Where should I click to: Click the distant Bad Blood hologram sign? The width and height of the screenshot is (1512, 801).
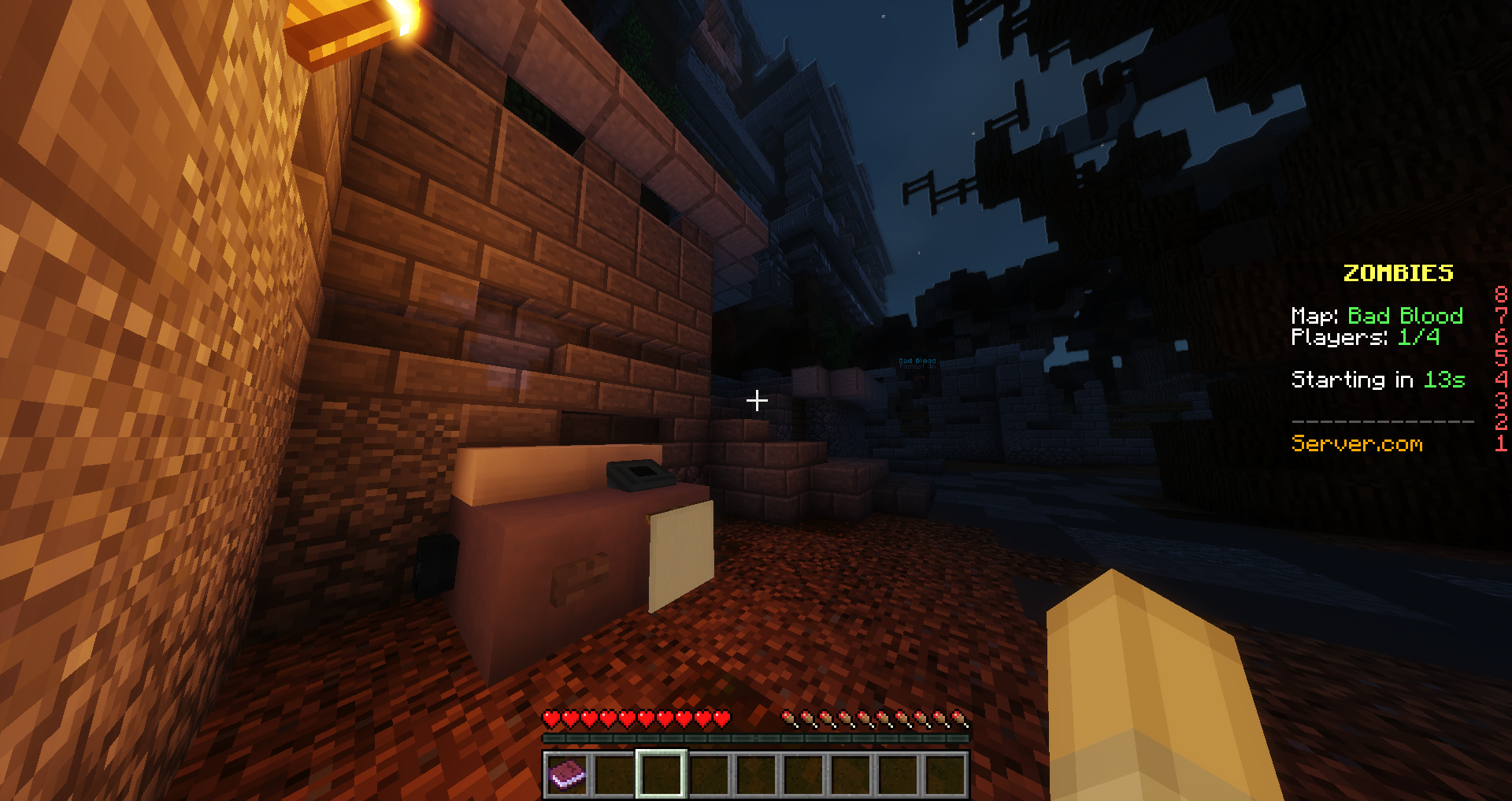[916, 361]
